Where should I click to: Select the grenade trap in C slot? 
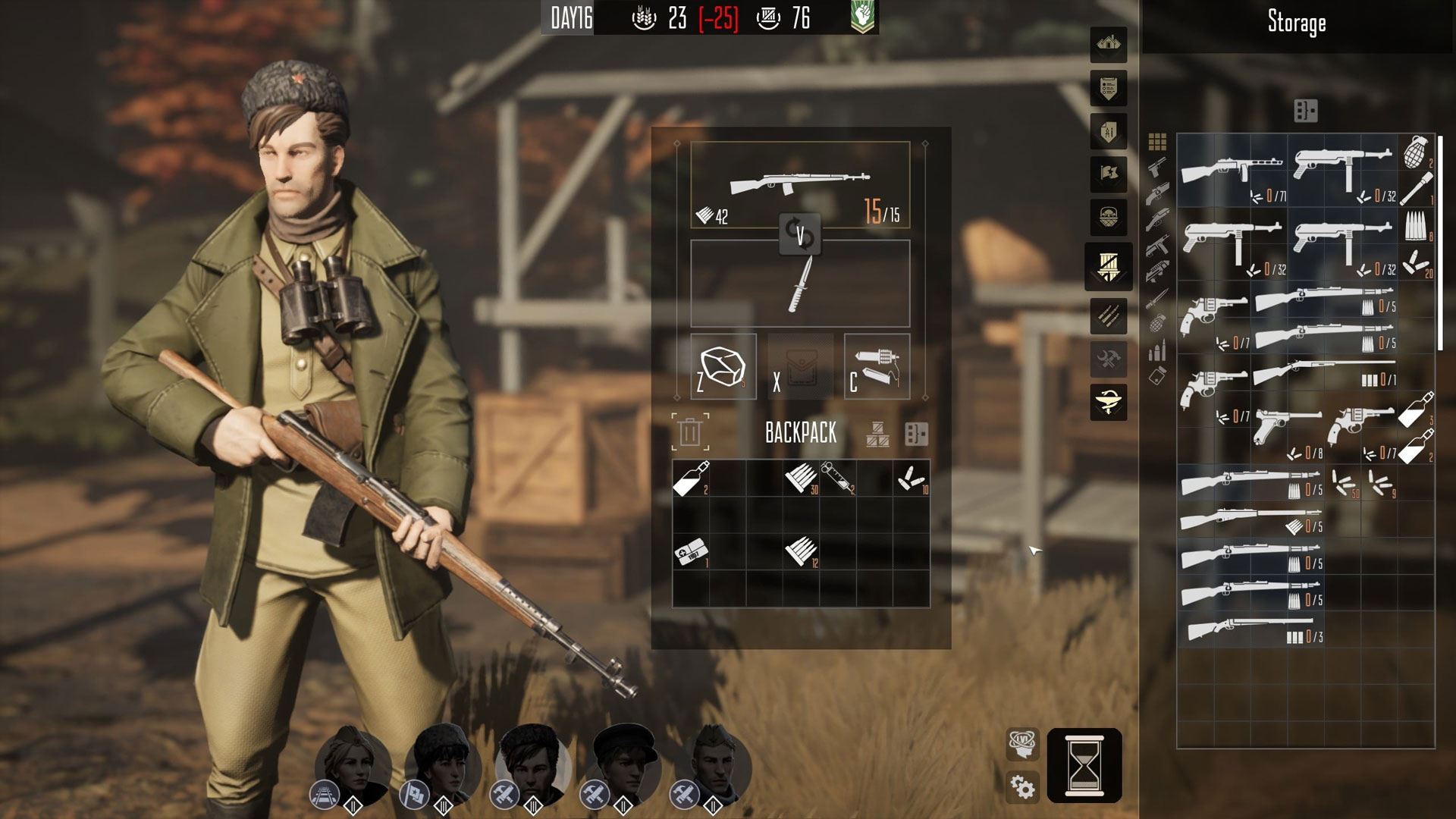877,367
